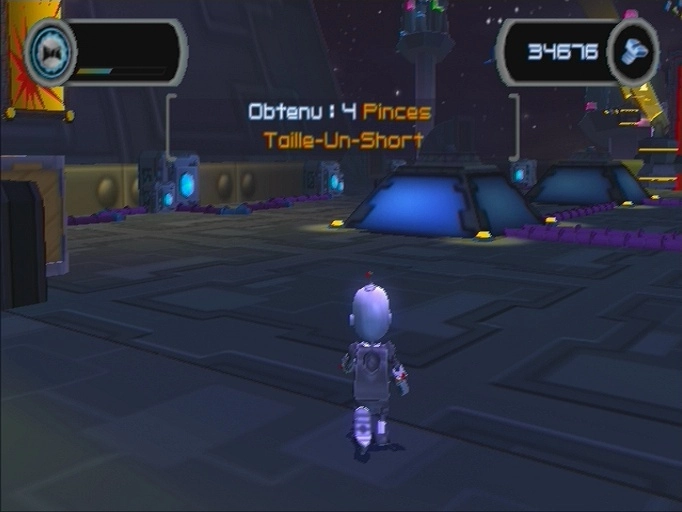Click the bolt currency icon
The image size is (682, 512).
click(x=633, y=51)
